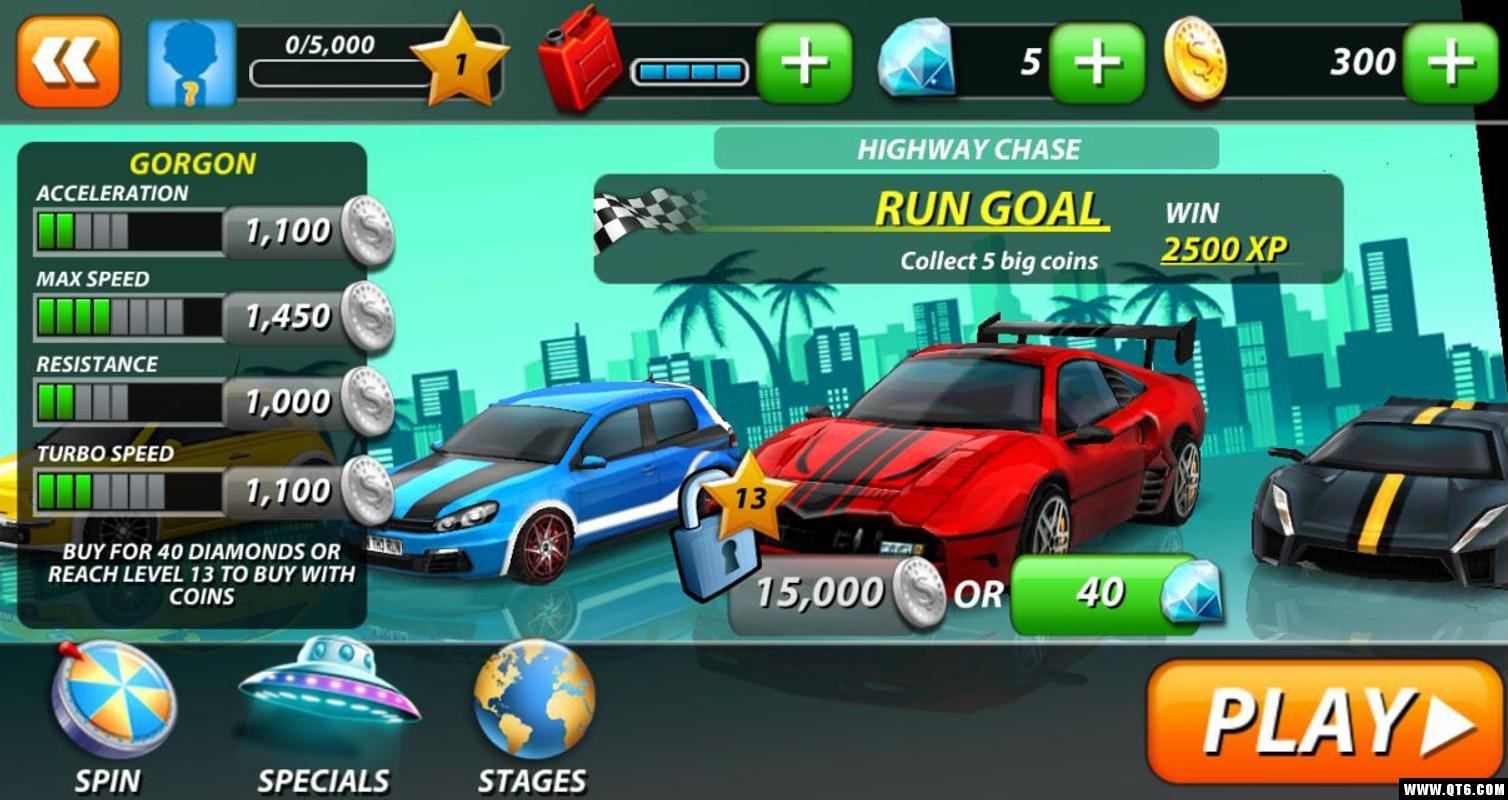Add fuel with the plus button
Screen dimensions: 1508x800
804,63
